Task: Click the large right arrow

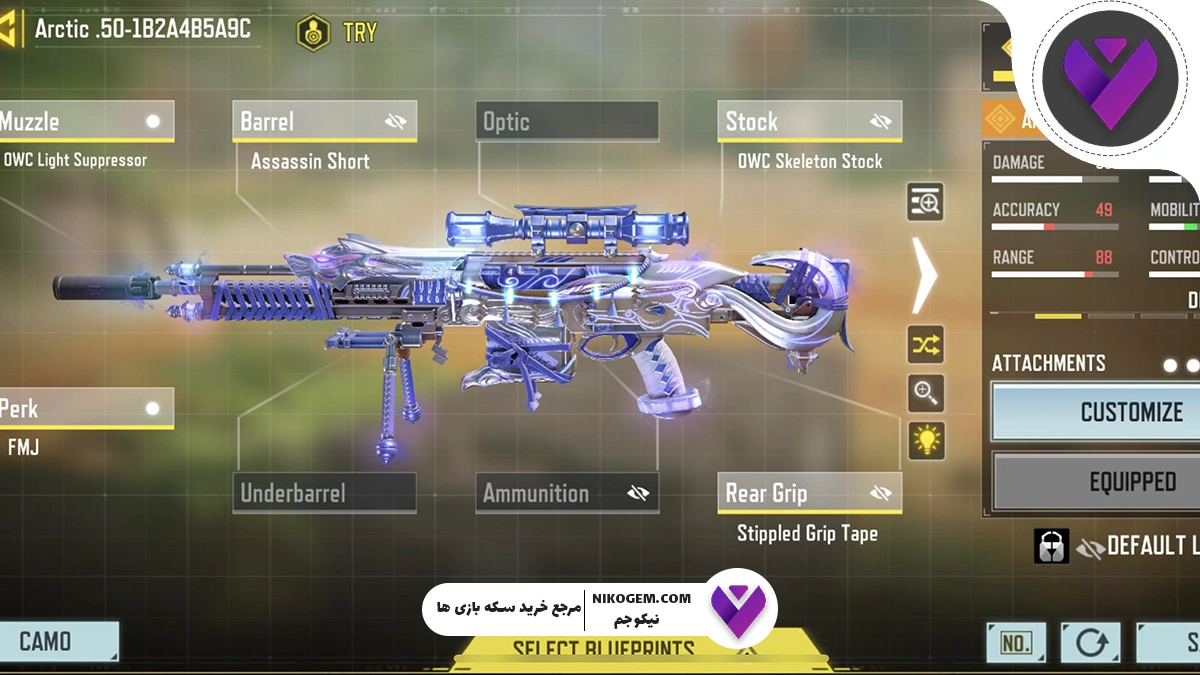Action: click(x=925, y=275)
